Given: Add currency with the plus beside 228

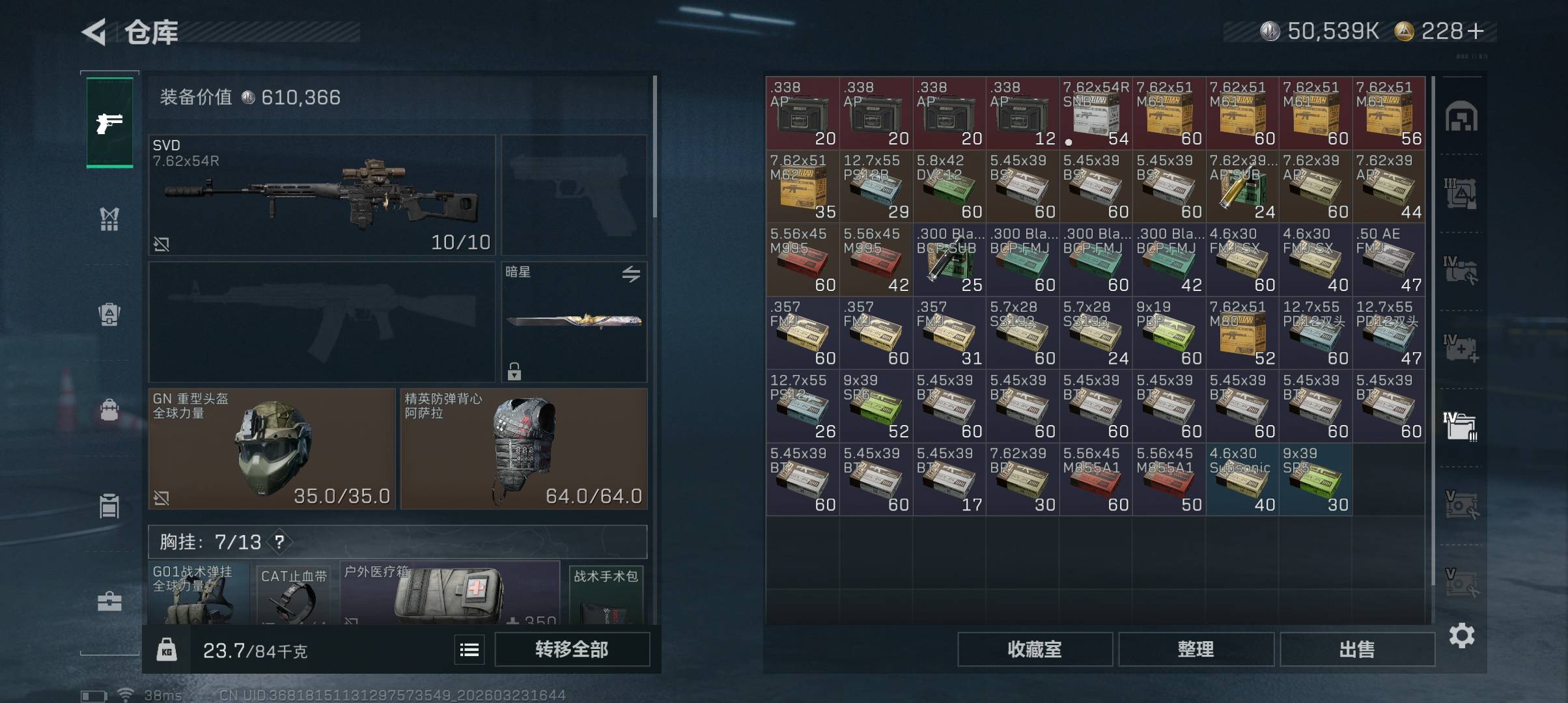Looking at the screenshot, I should pos(1476,31).
